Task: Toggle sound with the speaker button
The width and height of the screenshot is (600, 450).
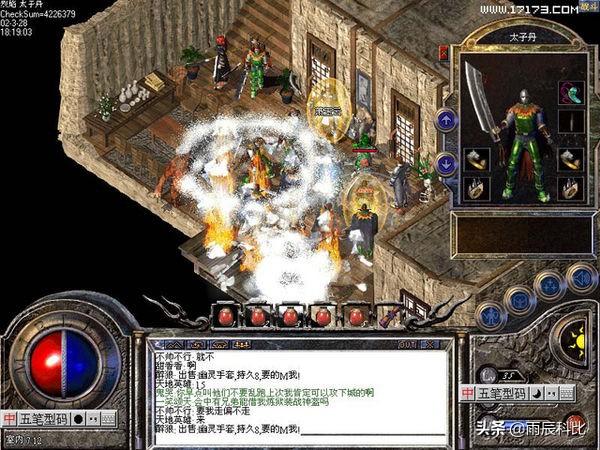Action: [x=581, y=275]
